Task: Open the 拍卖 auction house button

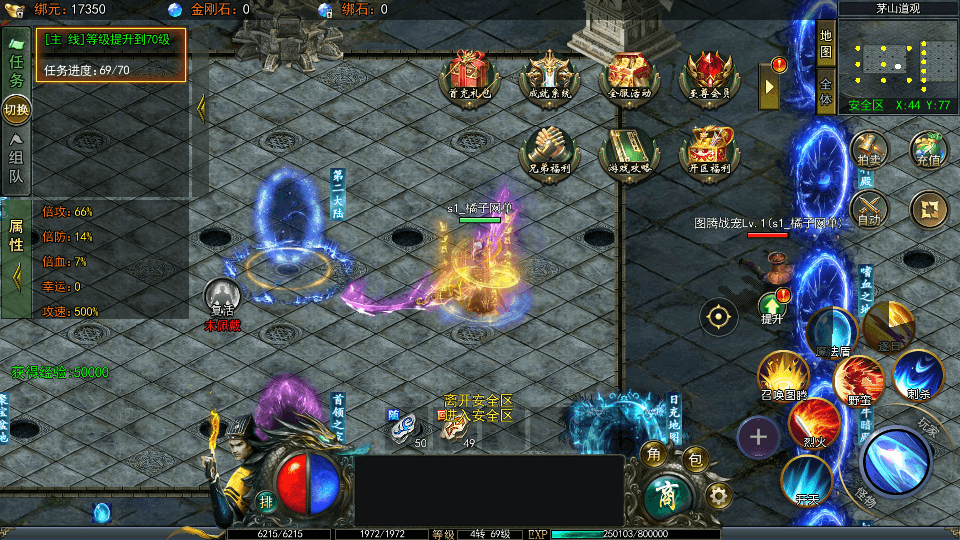Action: pos(868,150)
